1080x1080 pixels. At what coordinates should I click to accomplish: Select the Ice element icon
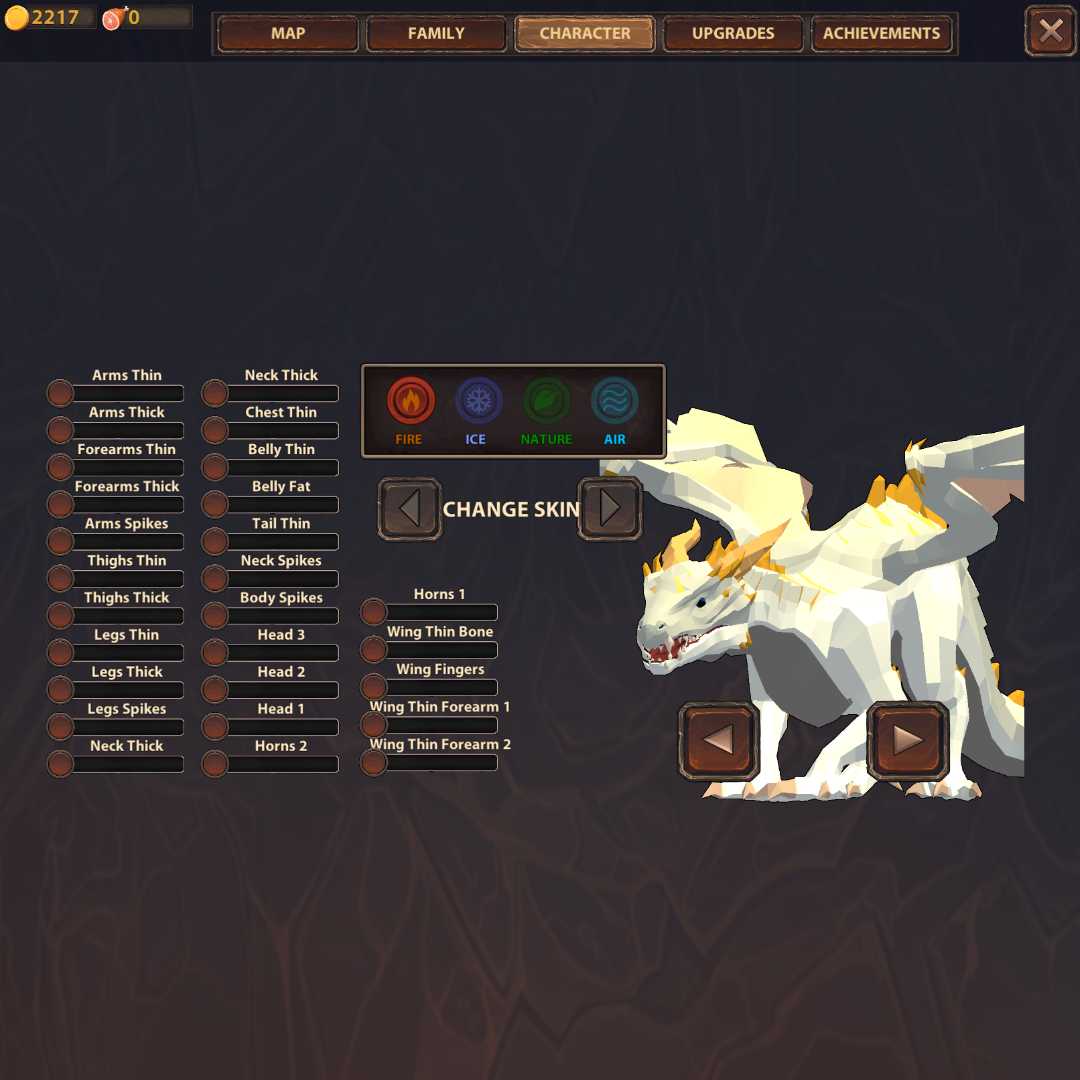click(x=478, y=402)
